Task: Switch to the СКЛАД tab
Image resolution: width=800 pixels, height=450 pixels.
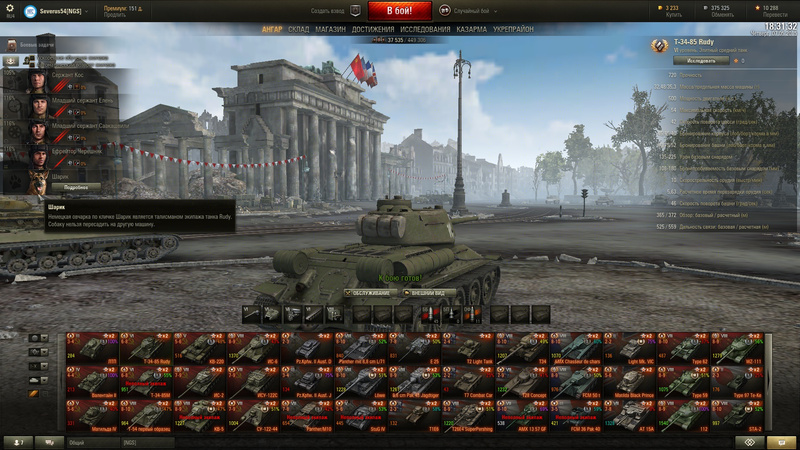Action: 298,29
